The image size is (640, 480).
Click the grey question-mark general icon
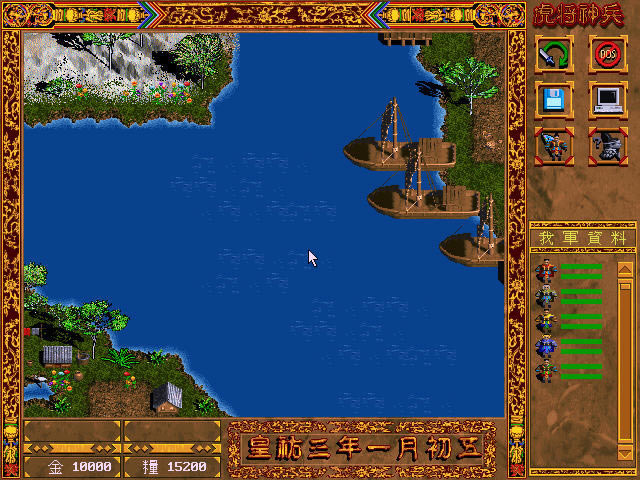coord(607,144)
